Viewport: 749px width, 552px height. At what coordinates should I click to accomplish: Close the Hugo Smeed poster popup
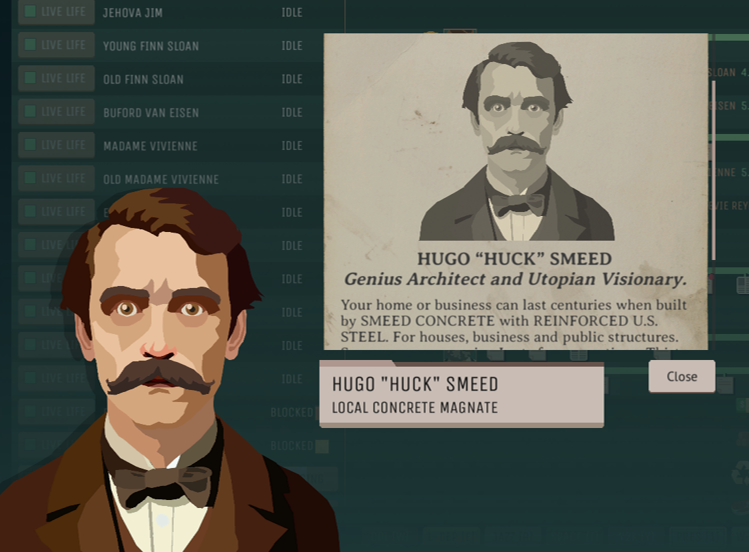(681, 376)
